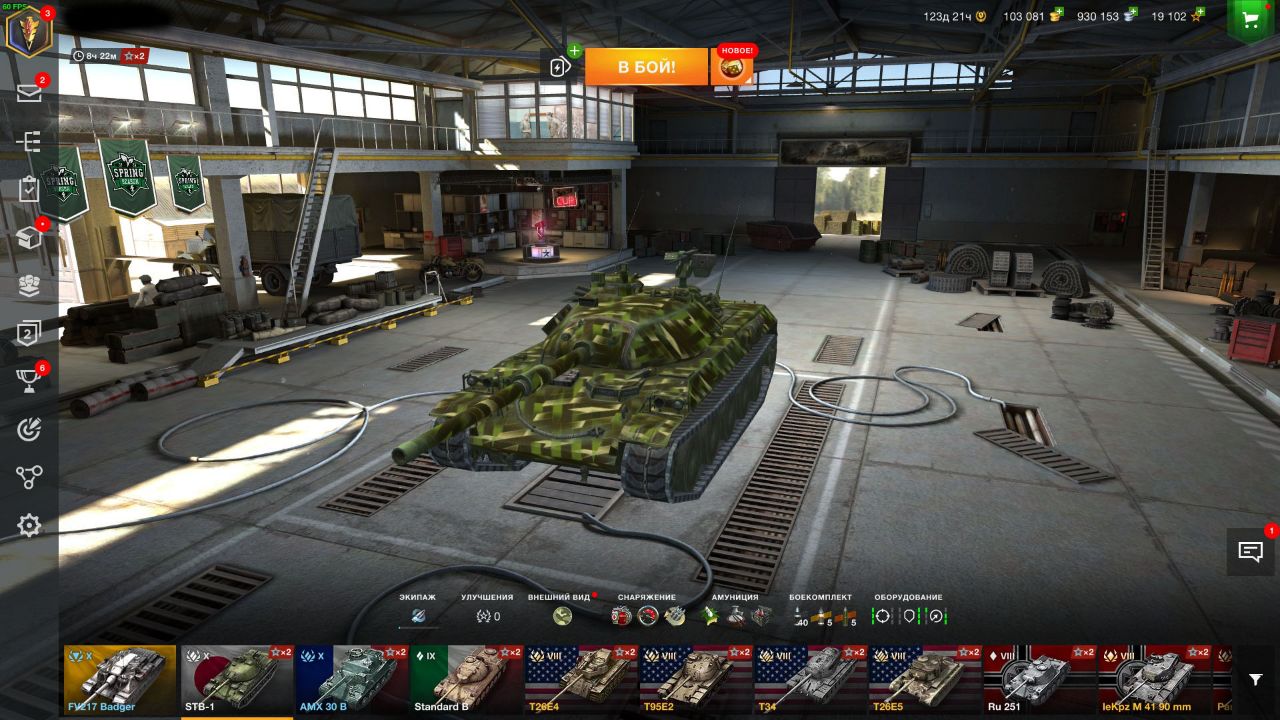This screenshot has width=1280, height=720.
Task: Open the crew icon under Экипаж
Action: click(x=418, y=616)
